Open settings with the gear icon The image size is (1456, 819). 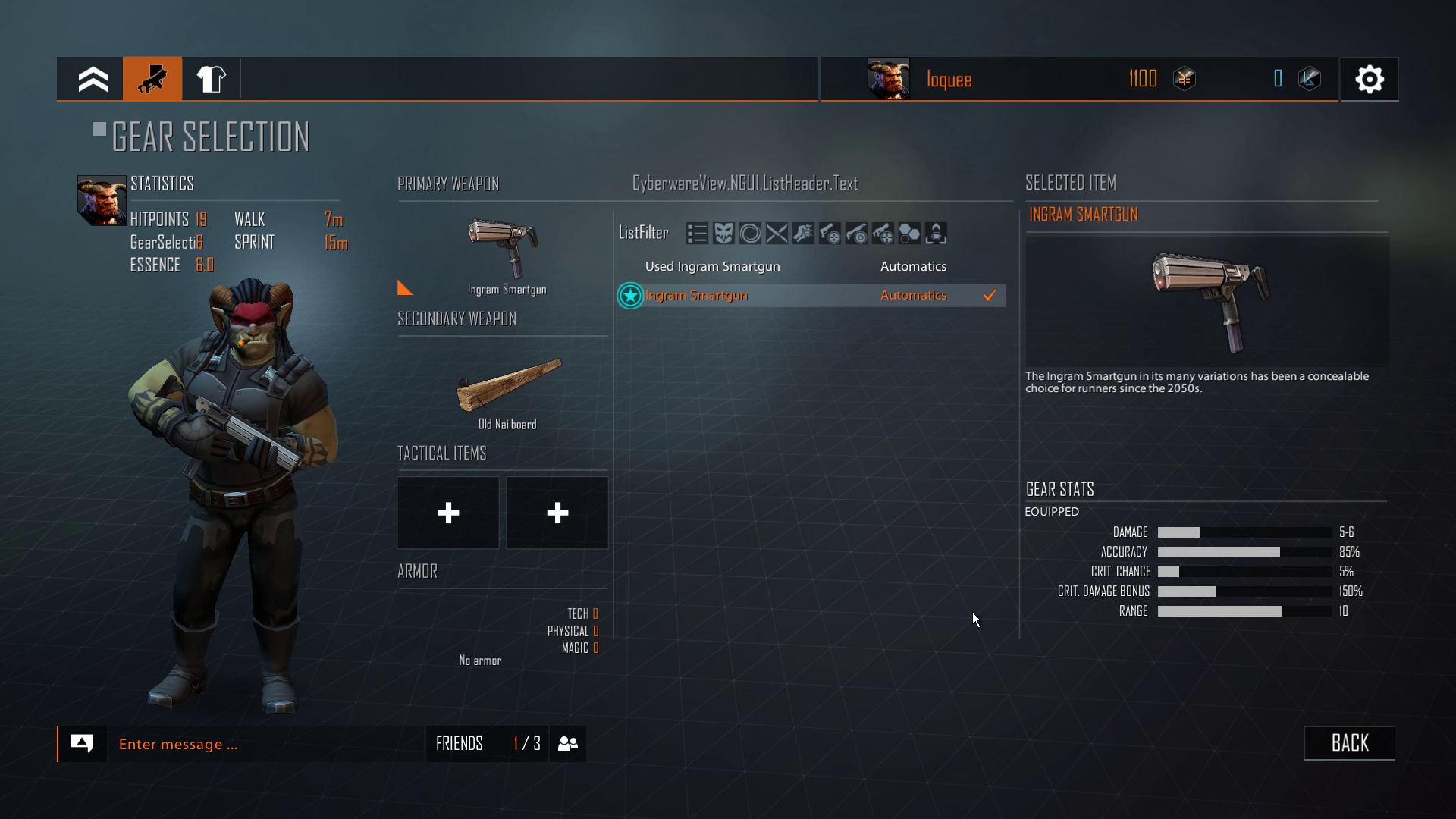[1369, 79]
